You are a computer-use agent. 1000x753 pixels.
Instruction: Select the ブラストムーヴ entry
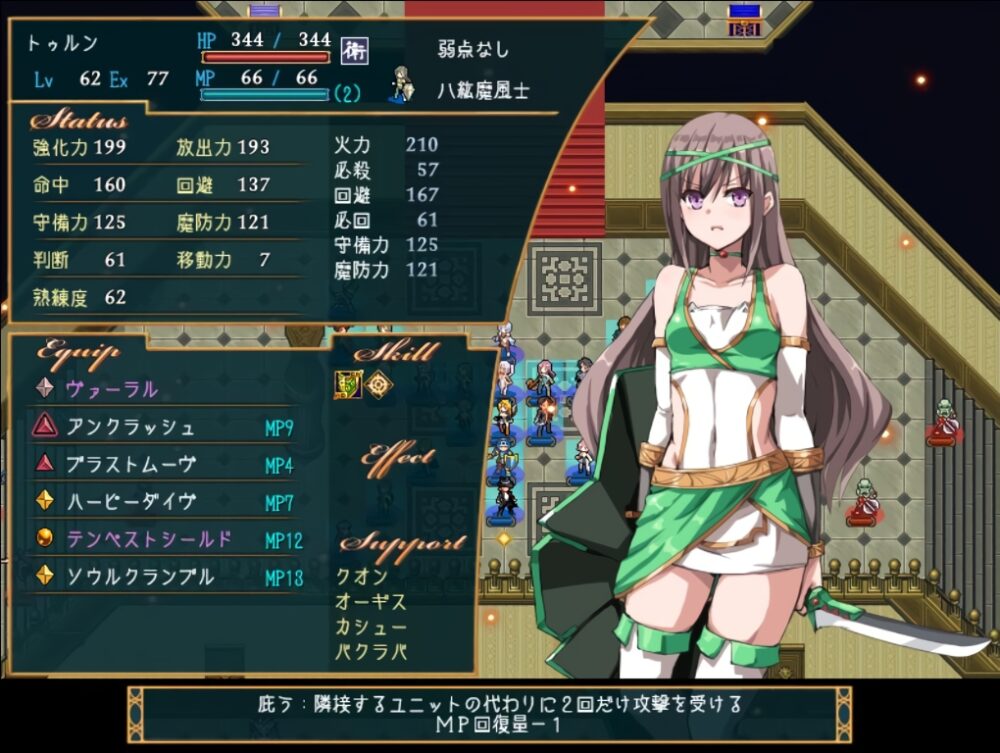click(x=130, y=465)
